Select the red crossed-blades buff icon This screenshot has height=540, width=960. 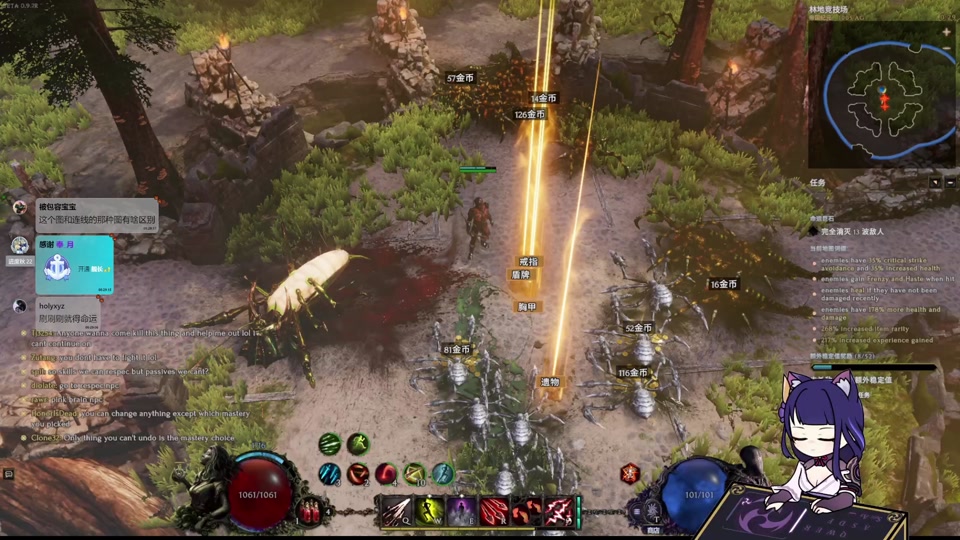click(630, 474)
